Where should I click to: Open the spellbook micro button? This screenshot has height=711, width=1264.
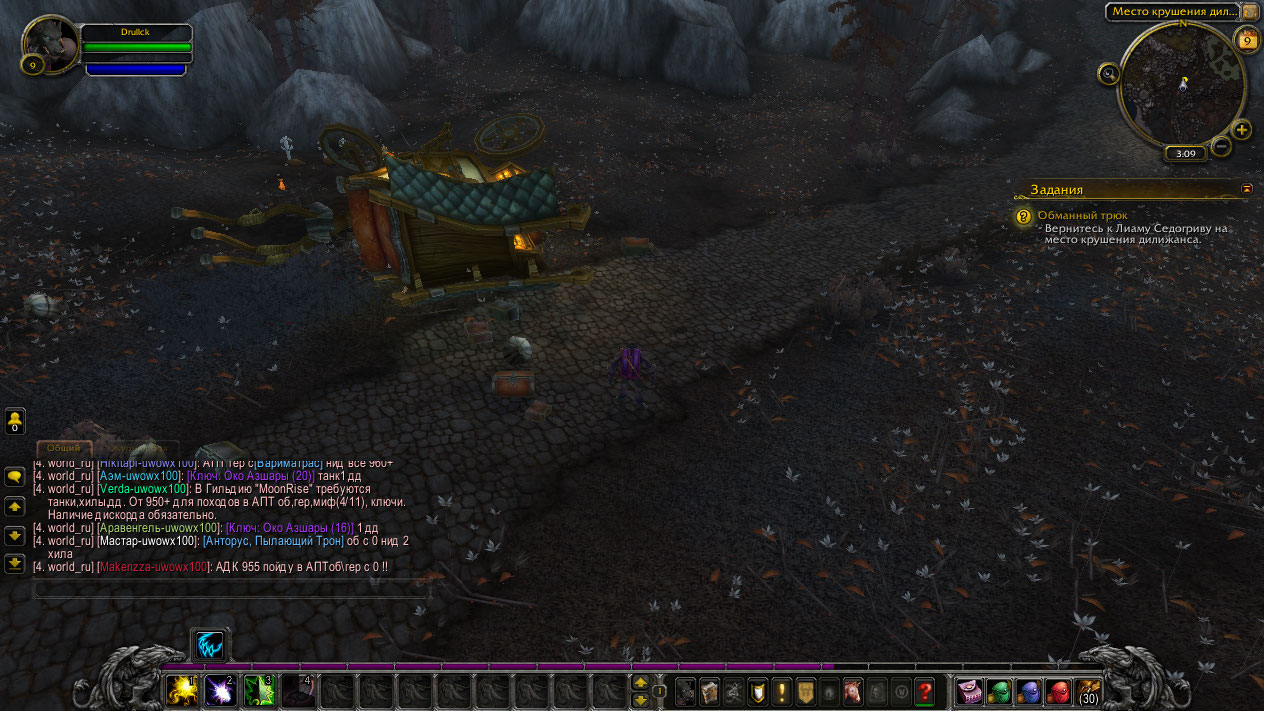click(x=709, y=691)
